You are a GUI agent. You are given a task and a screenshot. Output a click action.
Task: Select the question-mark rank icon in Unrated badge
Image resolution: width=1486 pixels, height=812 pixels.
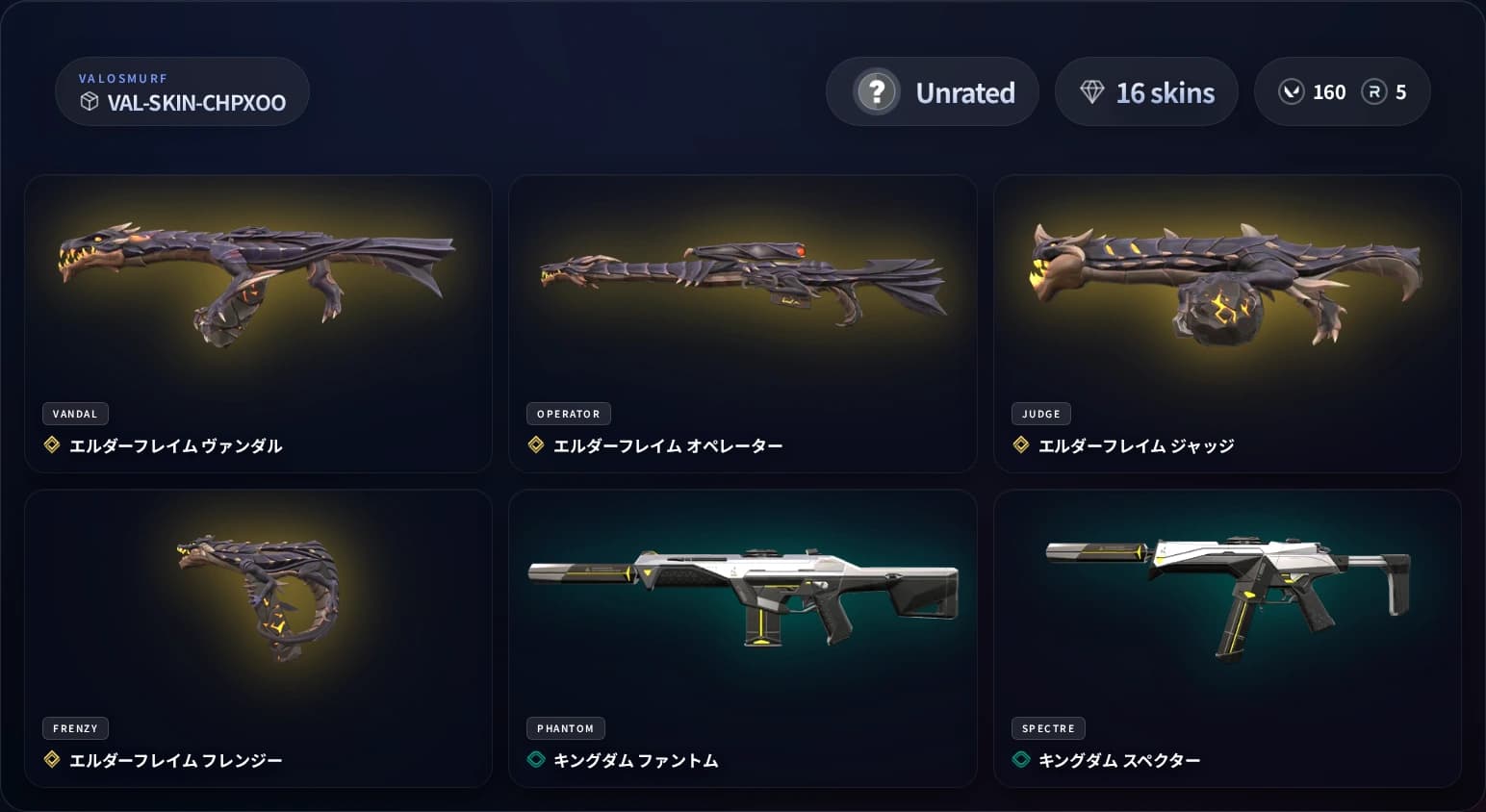[x=876, y=91]
